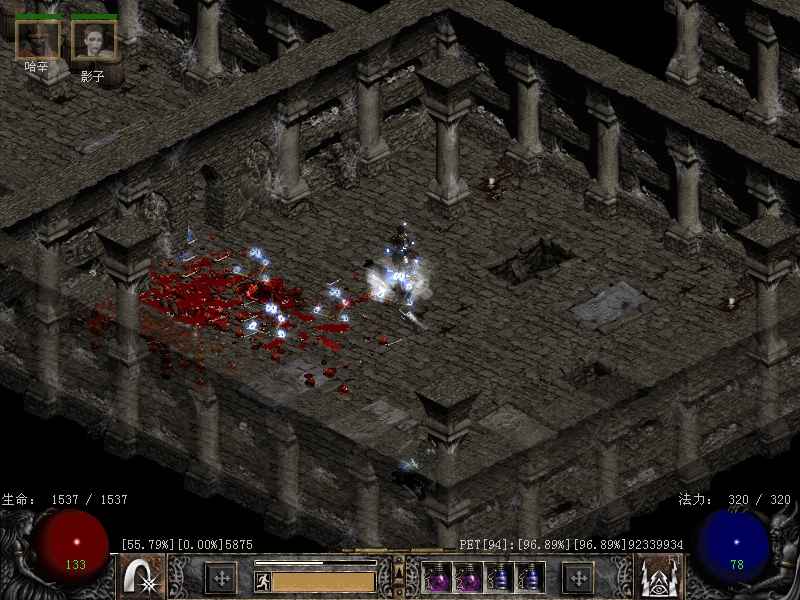Open the left-click attack skill selector
The image size is (800, 600).
(x=142, y=577)
